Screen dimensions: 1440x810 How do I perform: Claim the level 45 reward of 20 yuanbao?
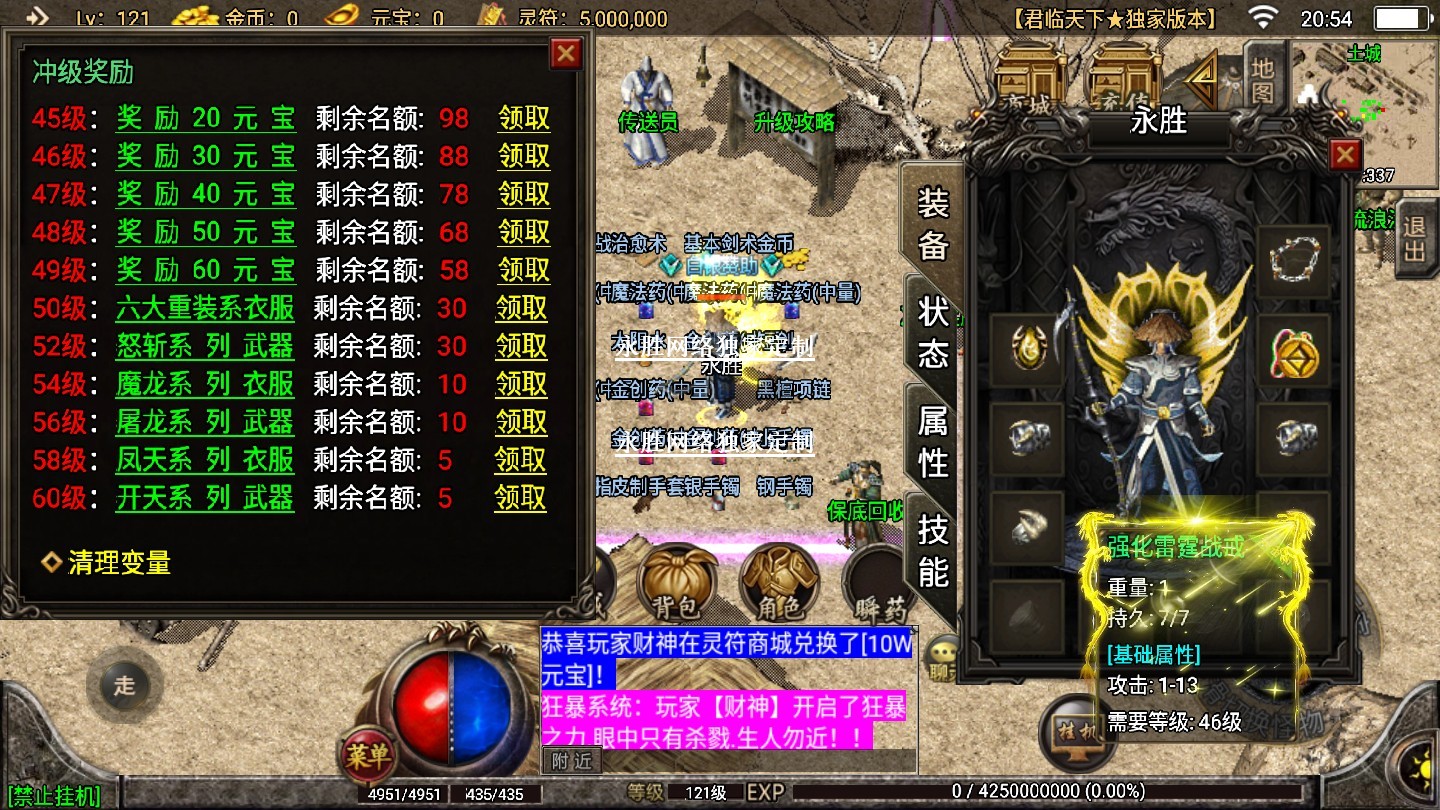[x=524, y=118]
